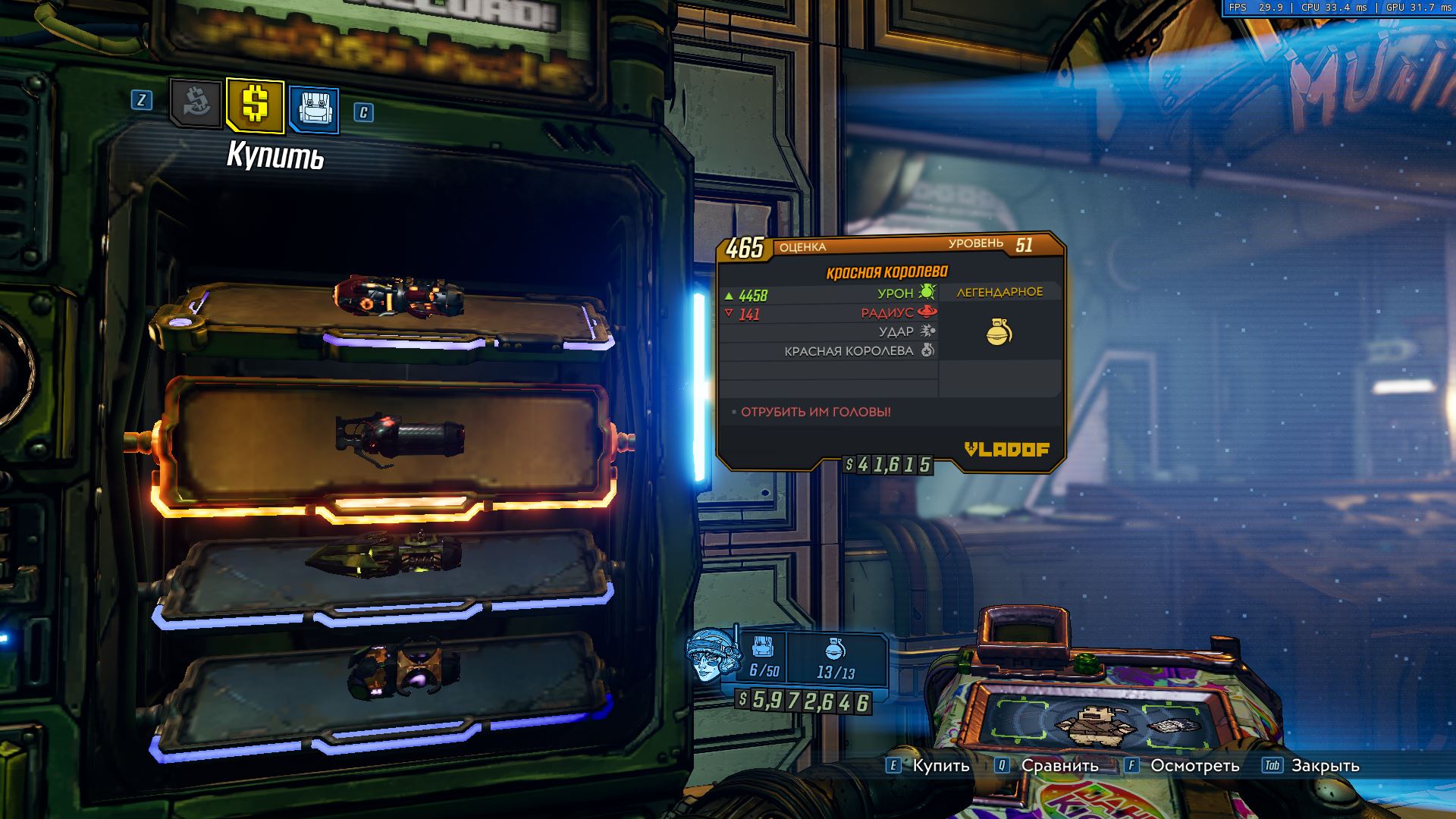Select the yellow dollar Buy tab
This screenshot has width=1456, height=819.
tap(255, 105)
